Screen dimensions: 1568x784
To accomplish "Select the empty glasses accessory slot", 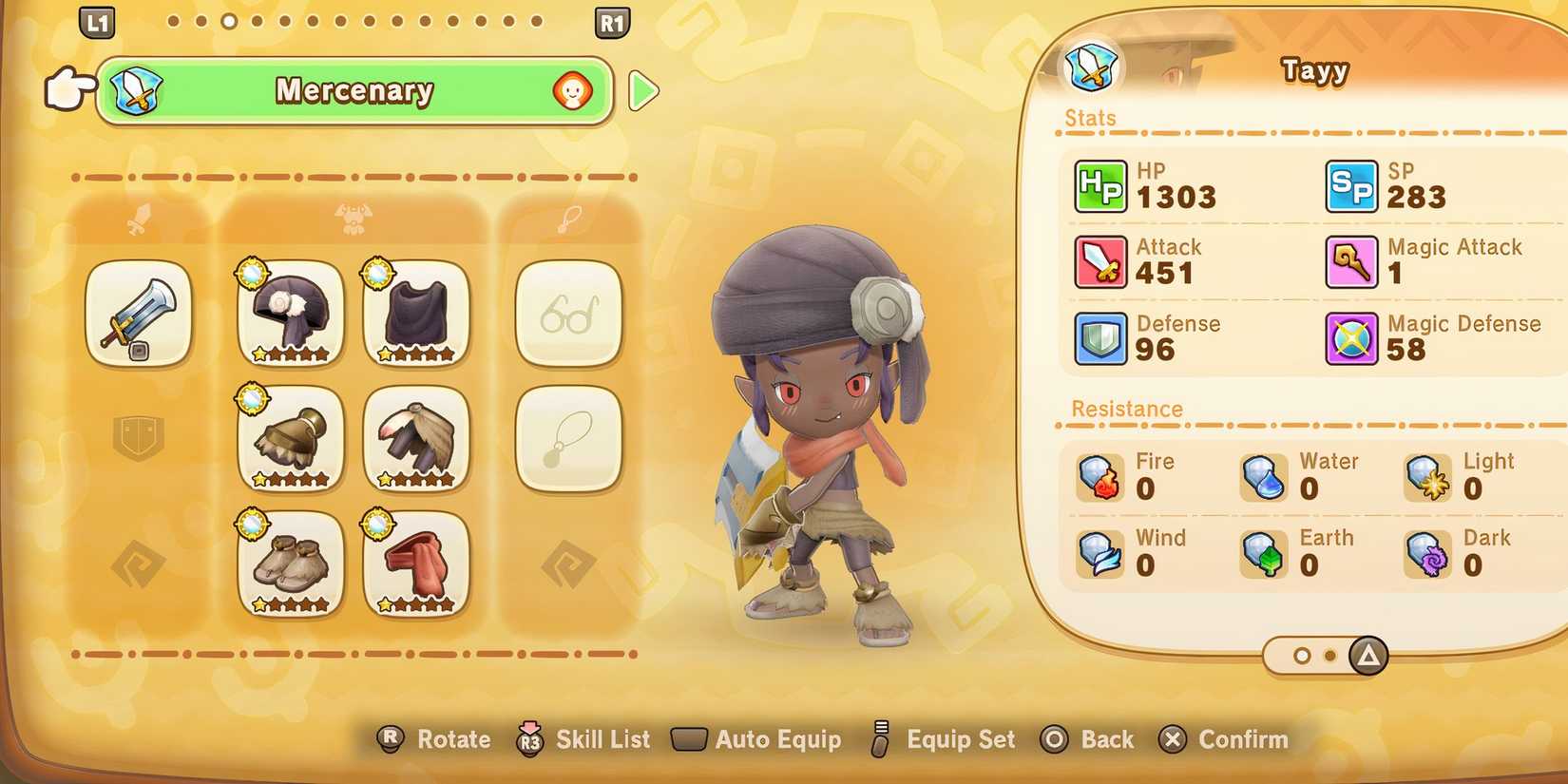I will click(x=568, y=315).
